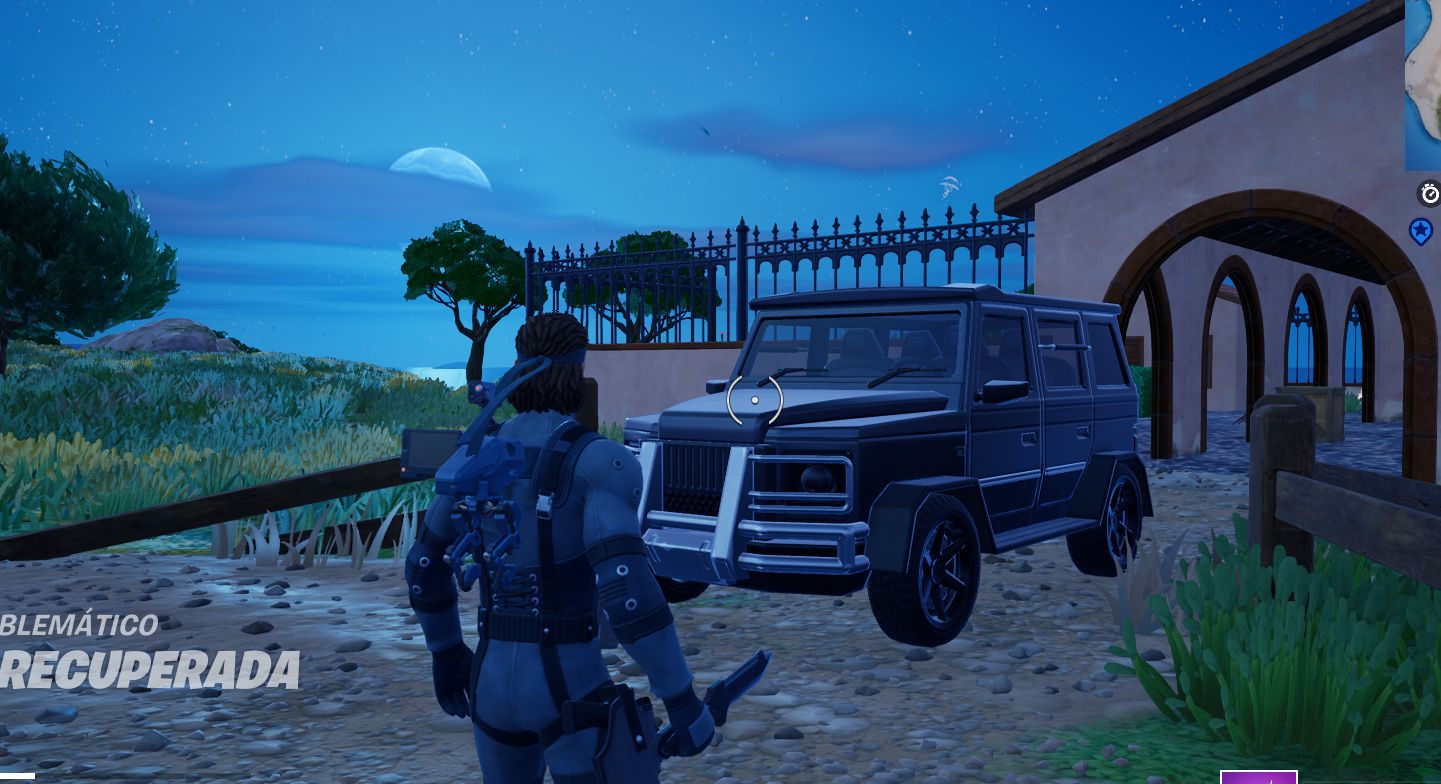Click the small island shown on the minimap
This screenshot has height=784, width=1441.
1426,85
